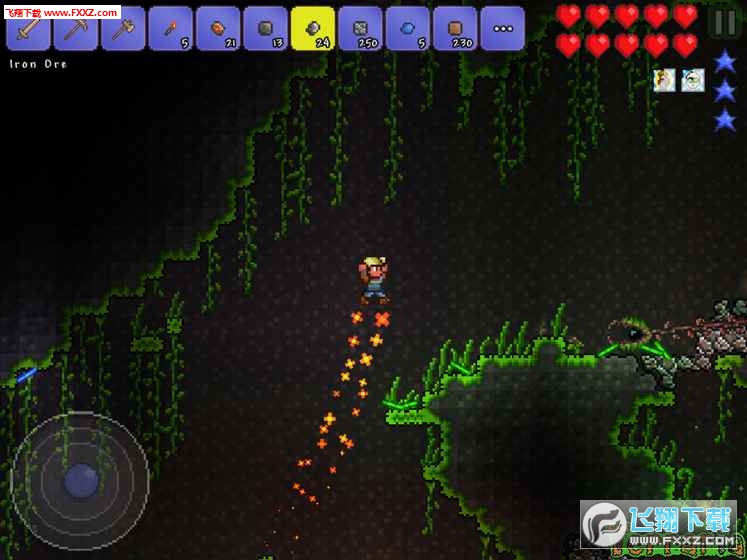
Task: Tap the highlighted Iron Ore slot
Action: pos(313,28)
